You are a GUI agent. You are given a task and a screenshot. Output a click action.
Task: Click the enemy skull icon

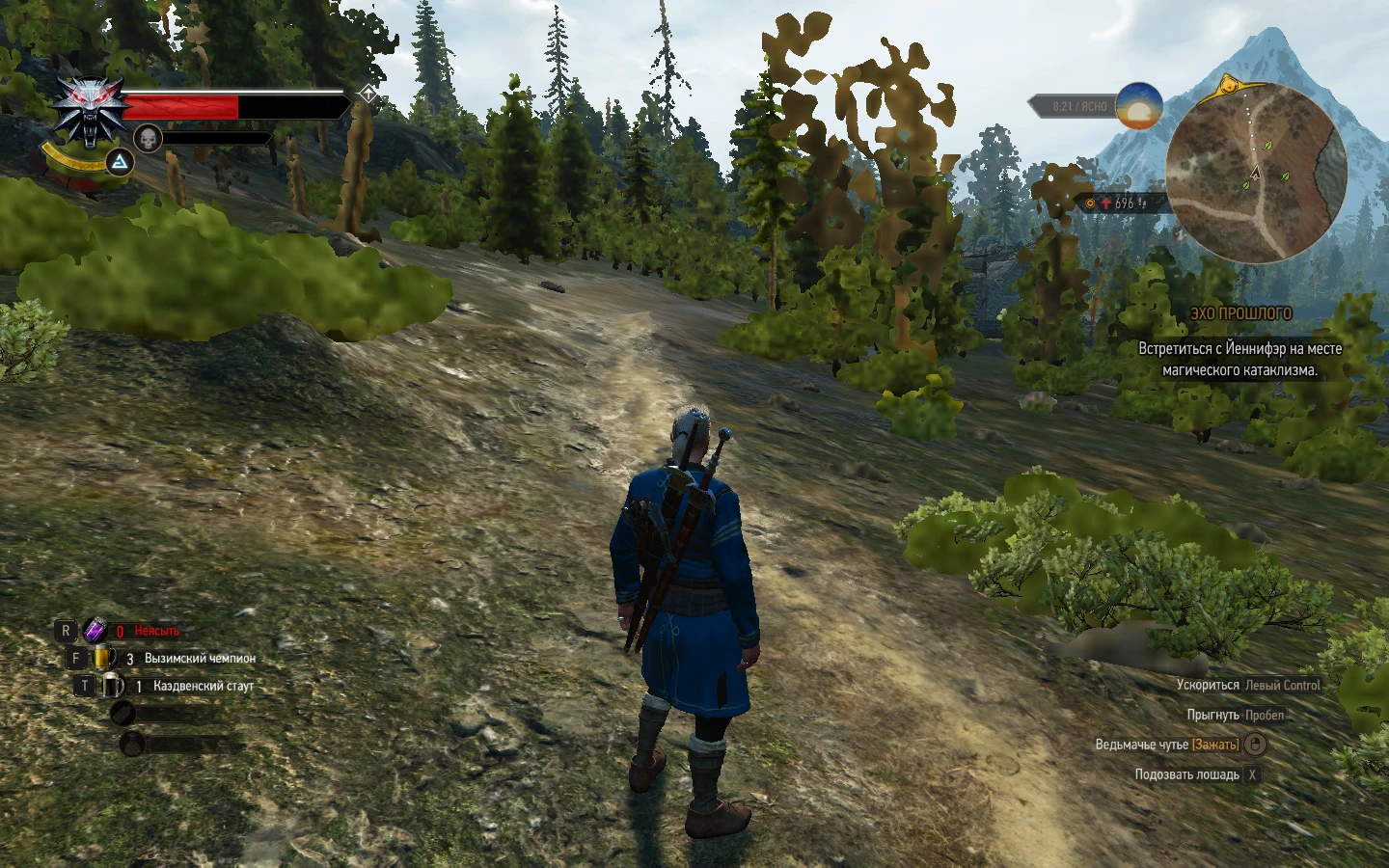point(147,137)
